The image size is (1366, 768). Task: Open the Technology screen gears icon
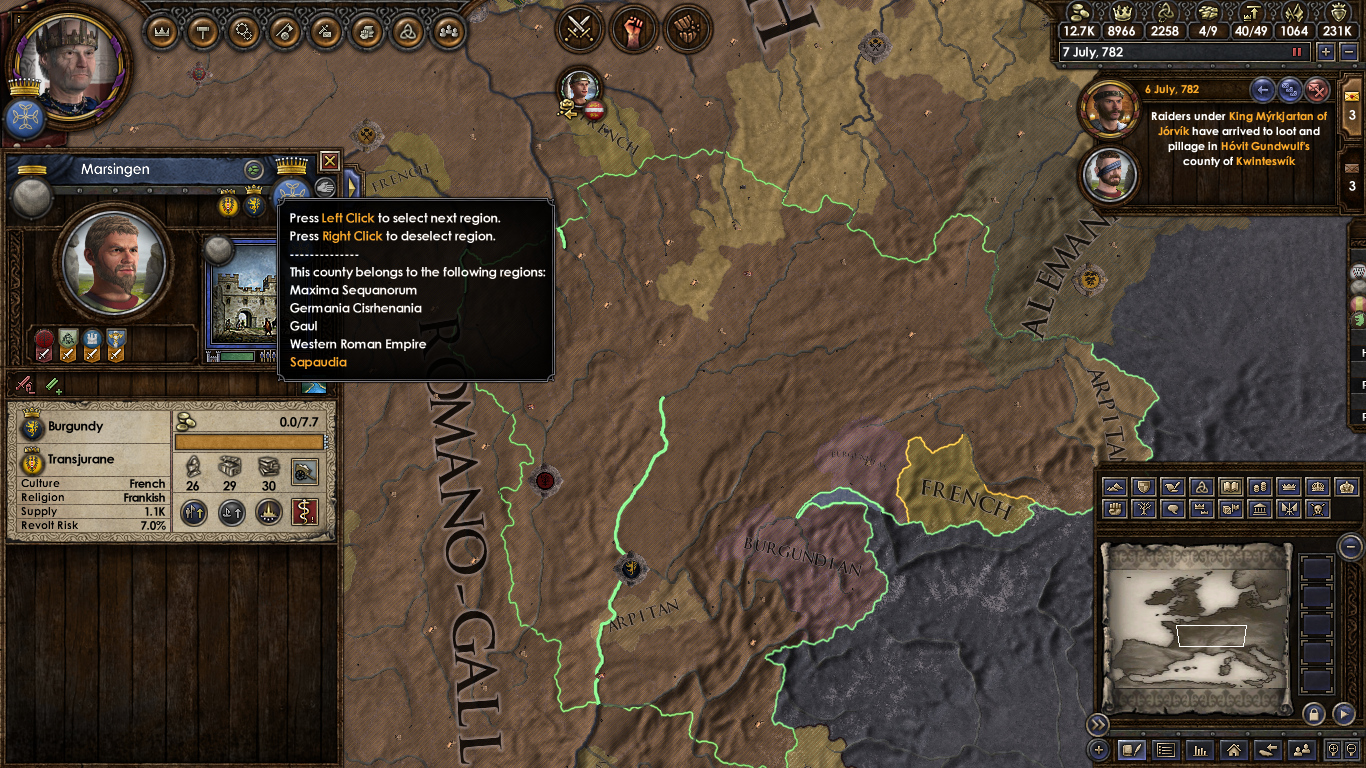coord(242,31)
